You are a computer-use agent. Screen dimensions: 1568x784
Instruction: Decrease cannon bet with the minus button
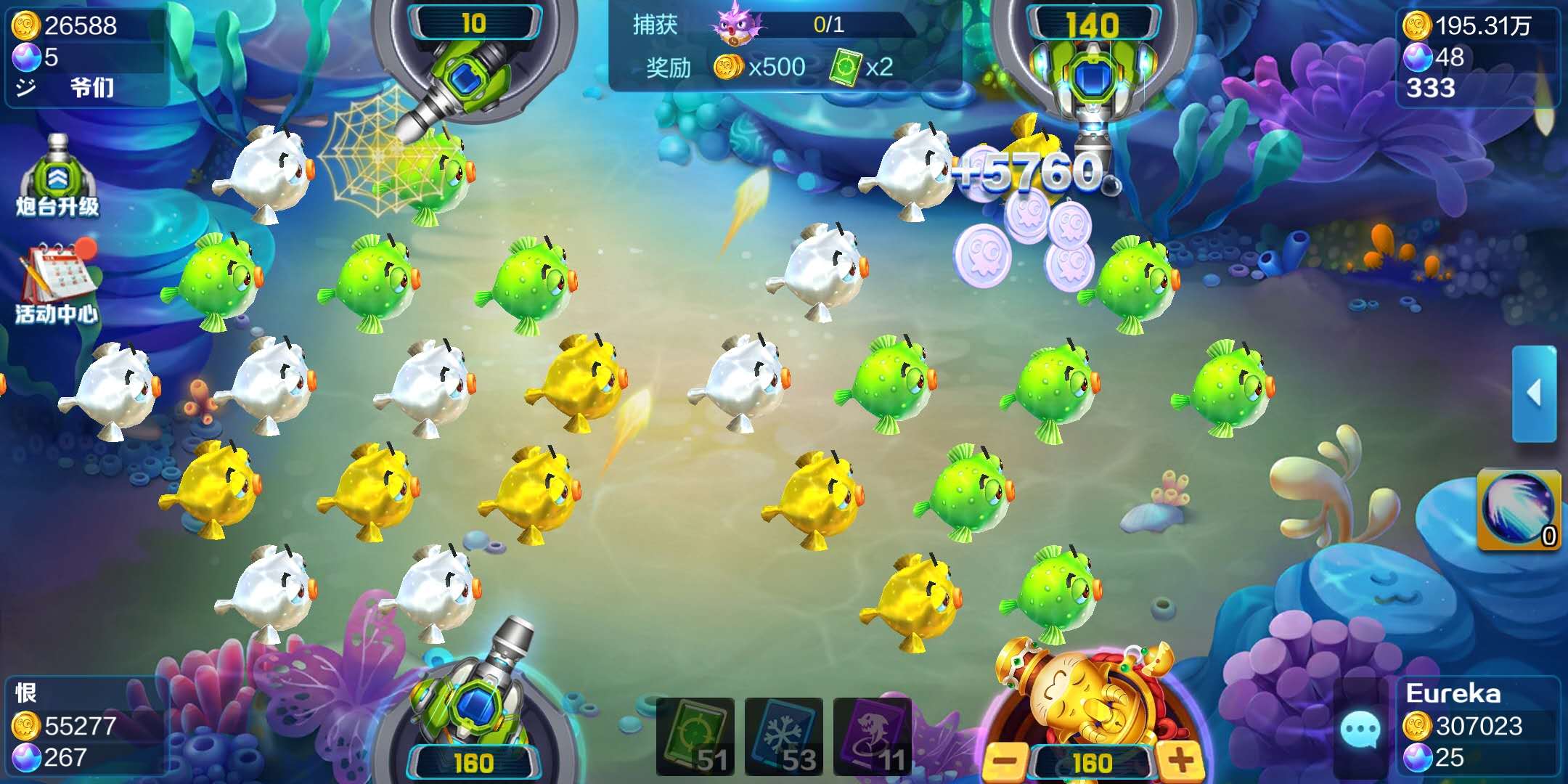coord(1007,761)
